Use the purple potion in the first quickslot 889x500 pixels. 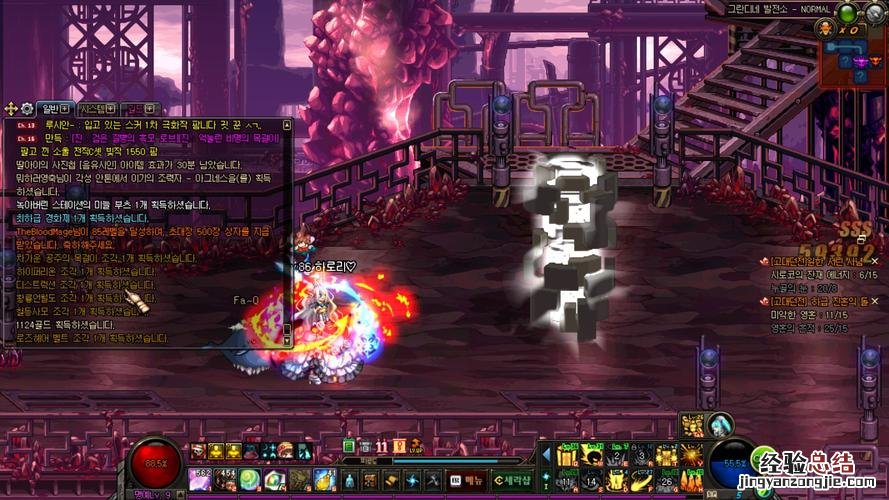point(198,479)
